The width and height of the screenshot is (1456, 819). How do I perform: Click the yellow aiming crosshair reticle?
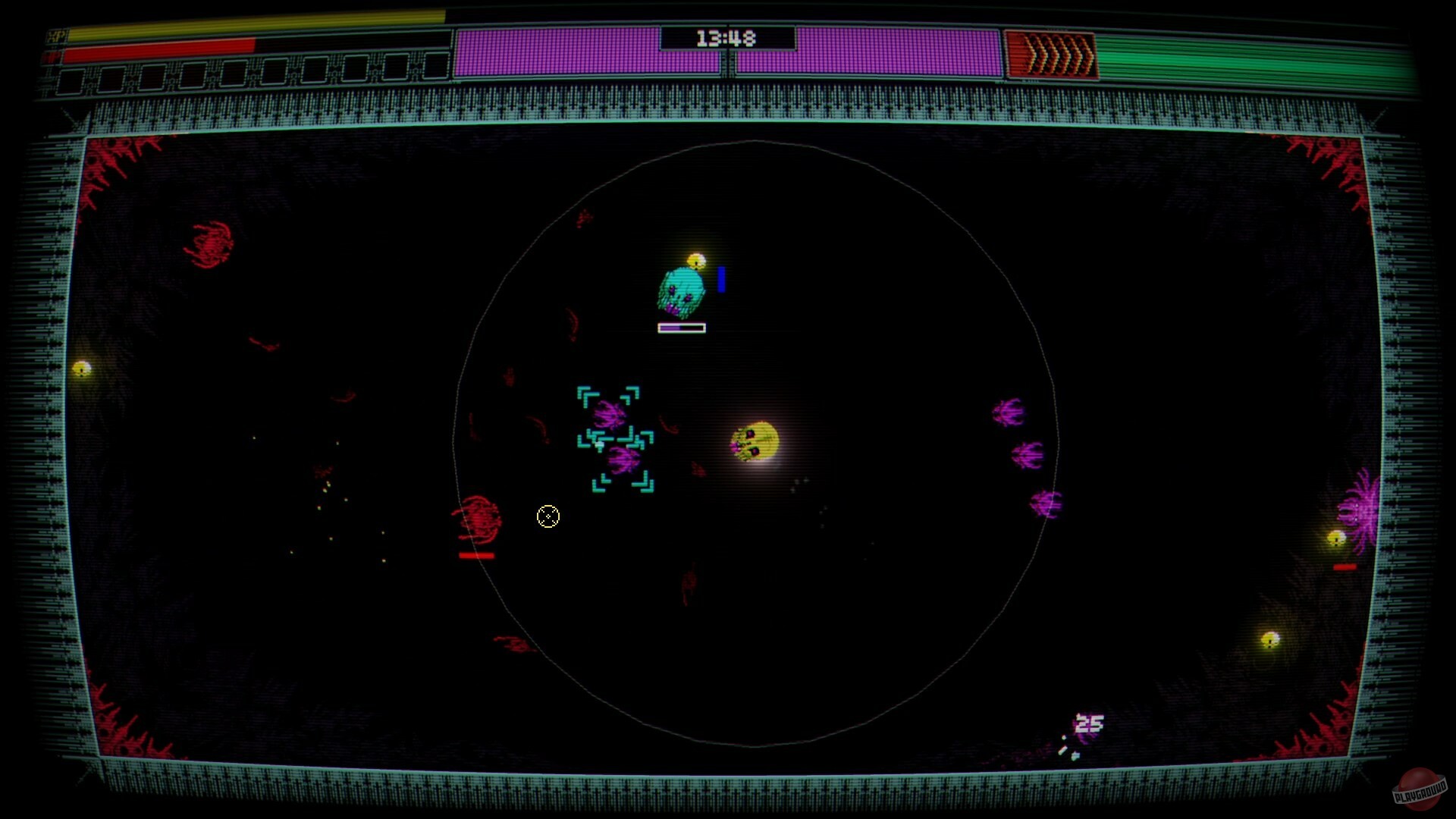(548, 516)
